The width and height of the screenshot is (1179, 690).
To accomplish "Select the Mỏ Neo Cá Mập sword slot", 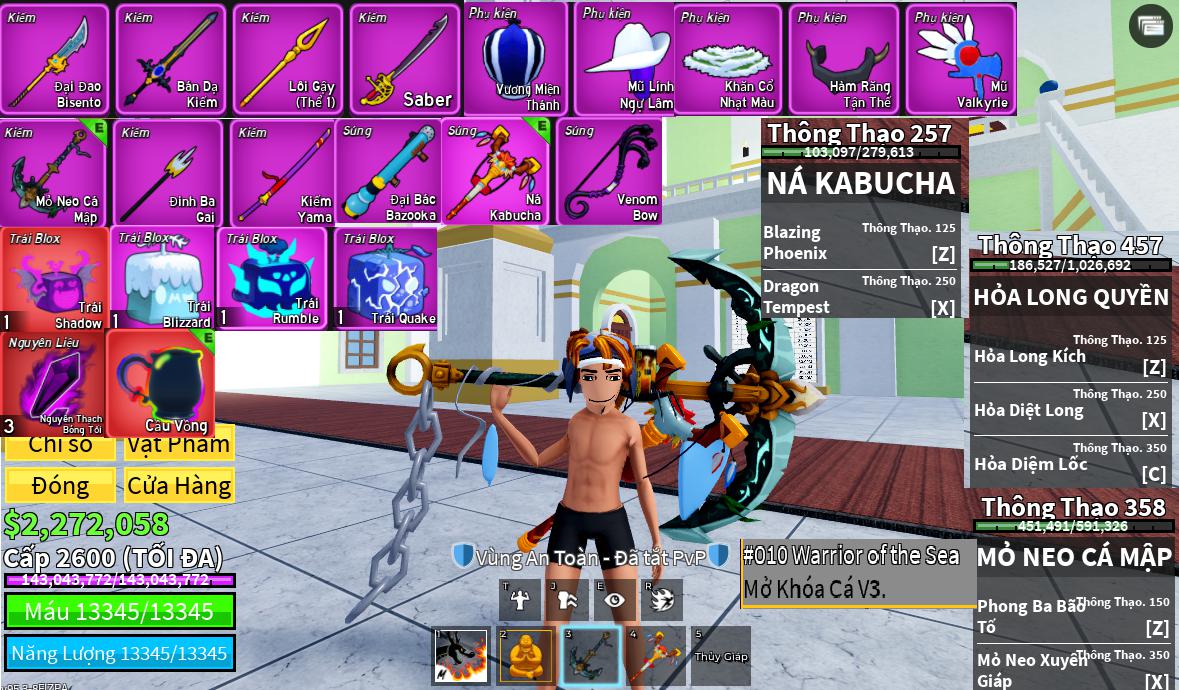I will click(54, 173).
